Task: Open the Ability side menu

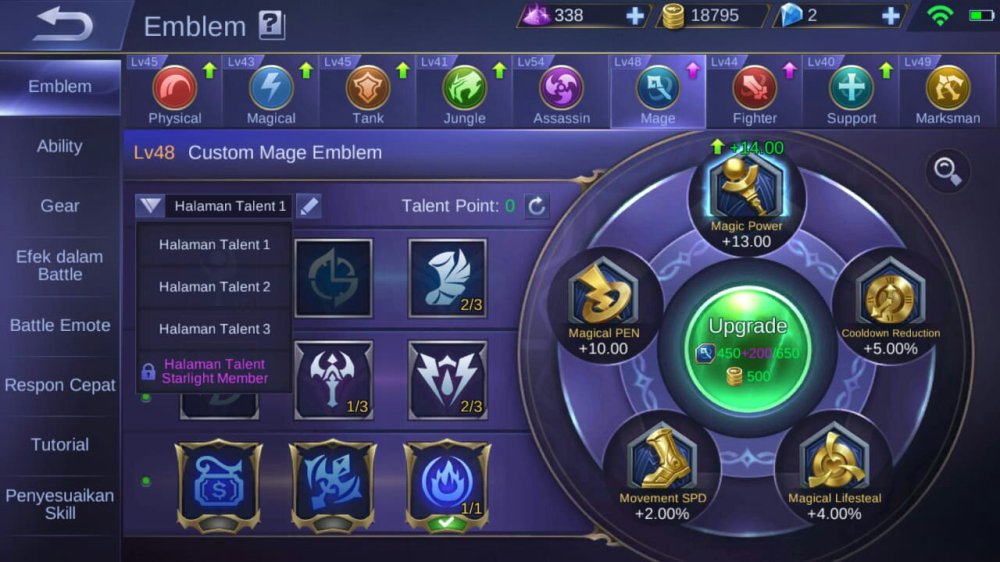Action: click(x=60, y=146)
